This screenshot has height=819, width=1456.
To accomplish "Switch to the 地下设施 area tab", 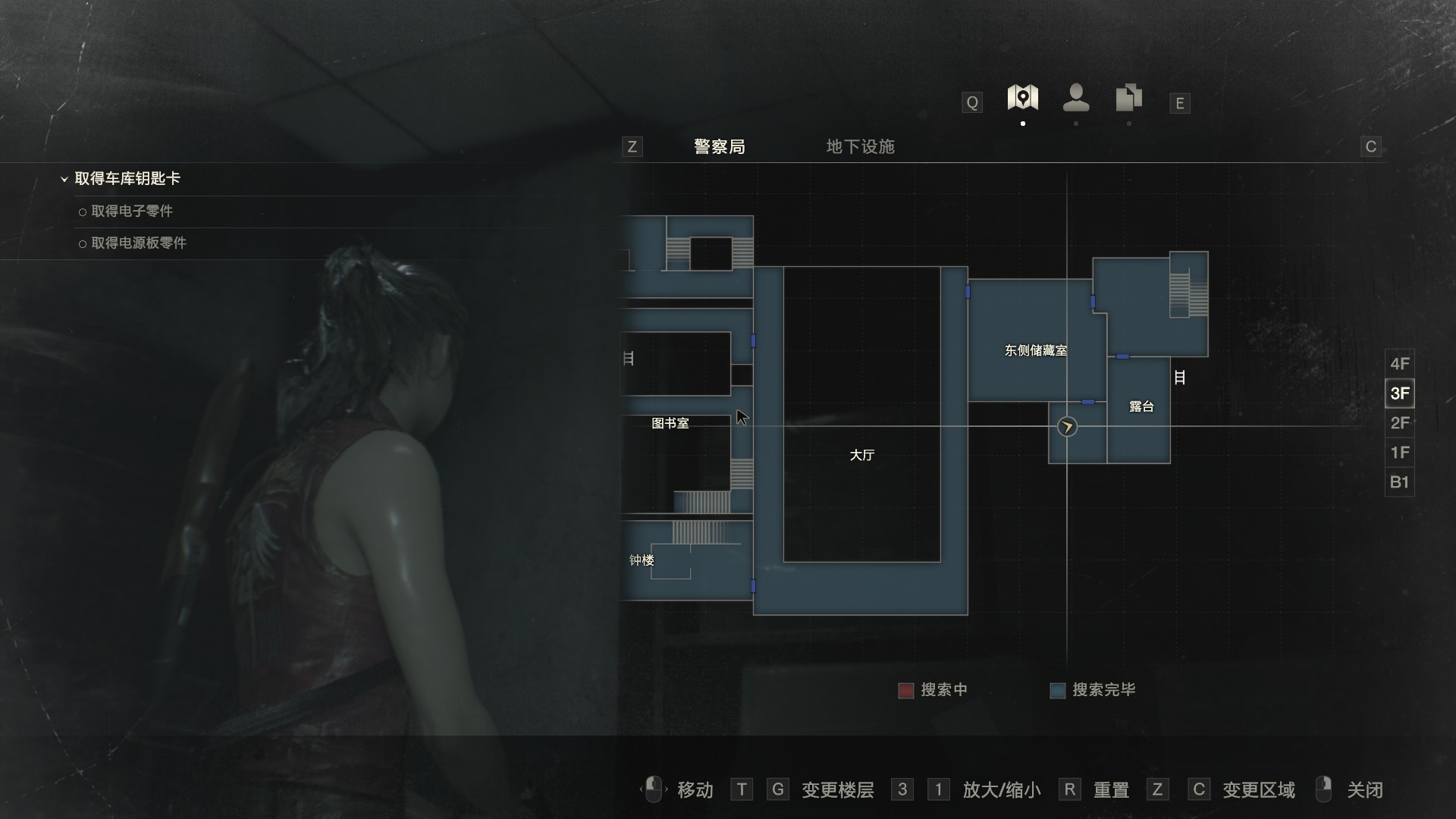I will coord(860,146).
